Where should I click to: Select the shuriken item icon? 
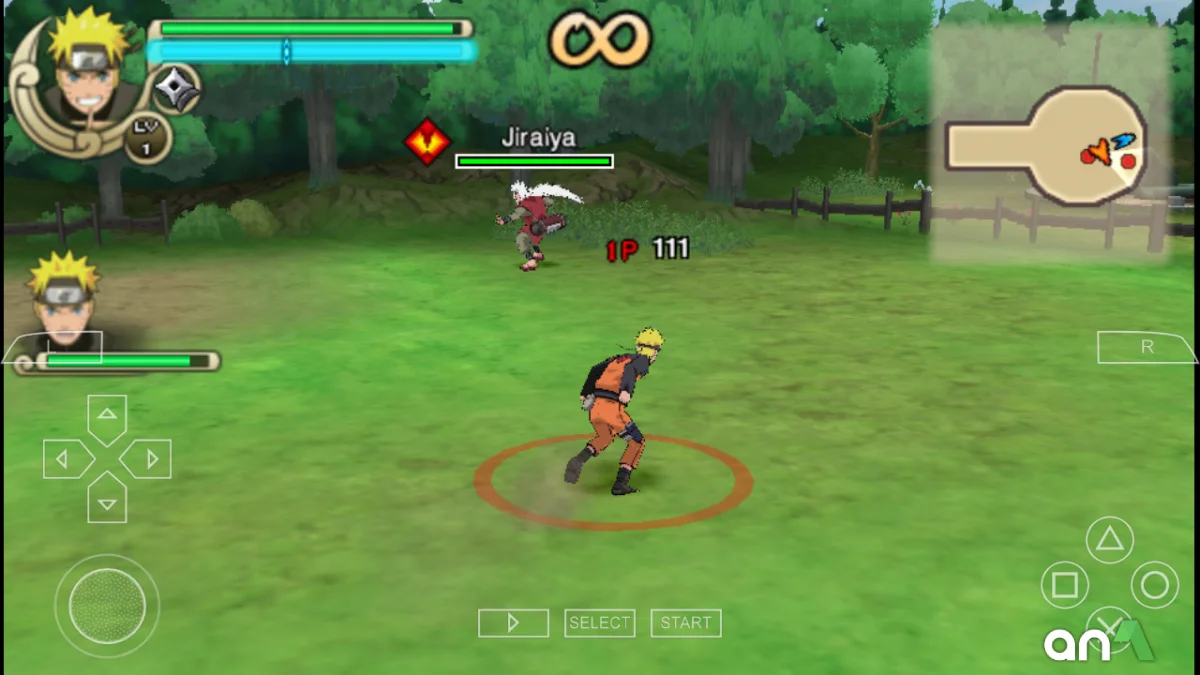(177, 89)
